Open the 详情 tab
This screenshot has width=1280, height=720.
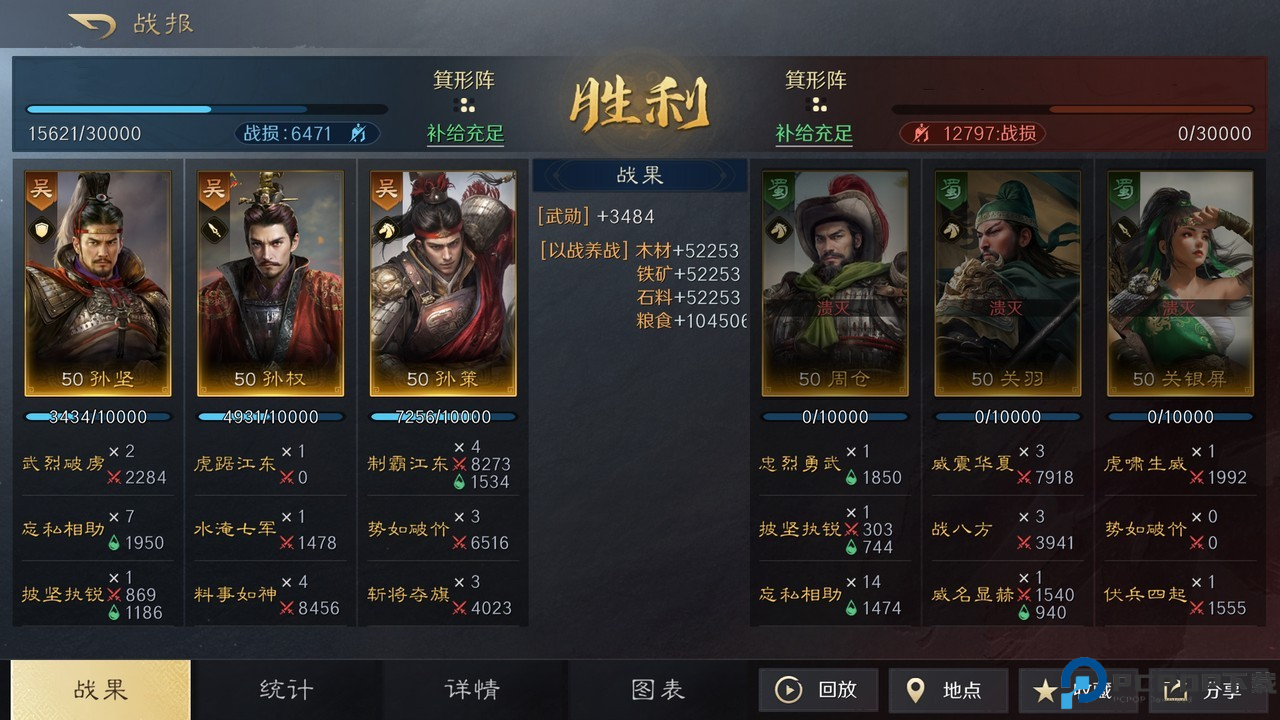tap(474, 690)
